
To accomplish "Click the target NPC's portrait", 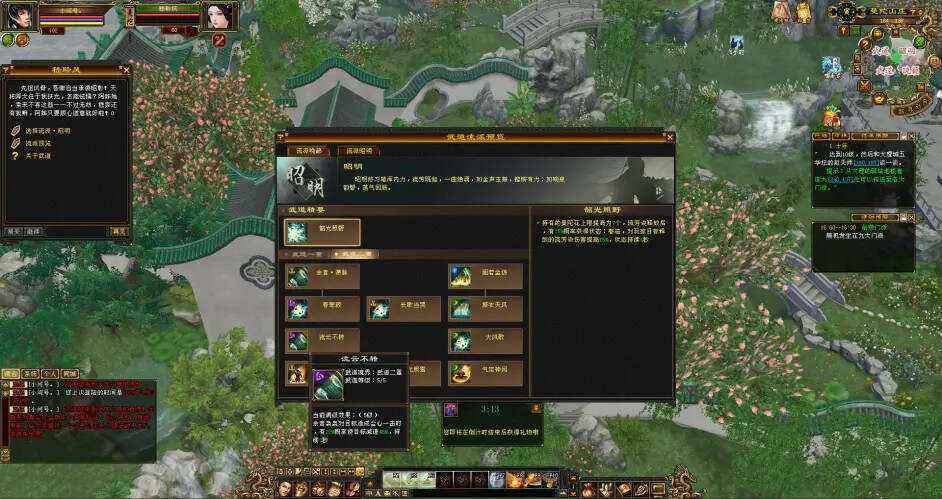I will 218,16.
